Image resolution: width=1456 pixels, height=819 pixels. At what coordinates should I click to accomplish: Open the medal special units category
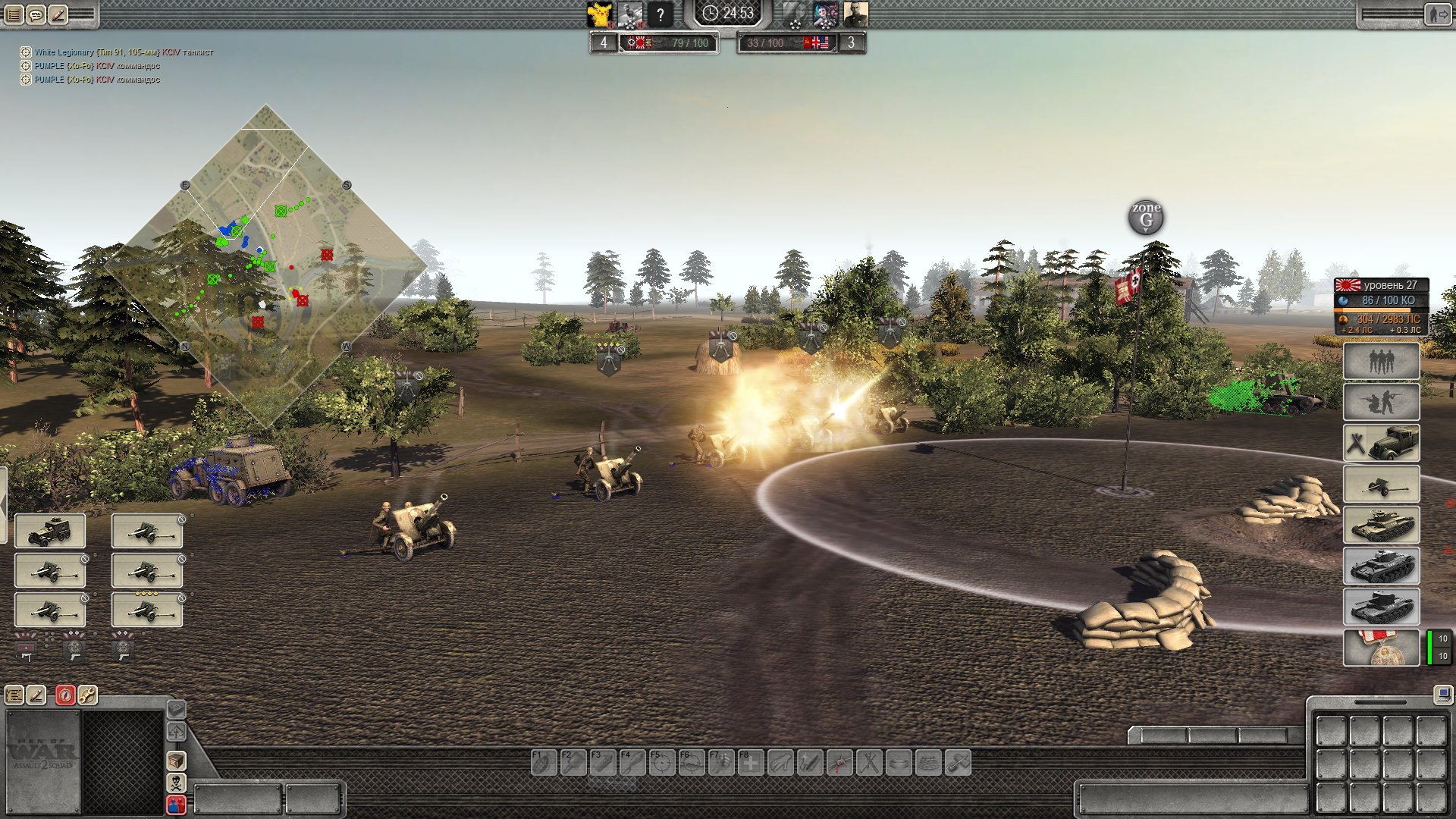pos(1381,648)
